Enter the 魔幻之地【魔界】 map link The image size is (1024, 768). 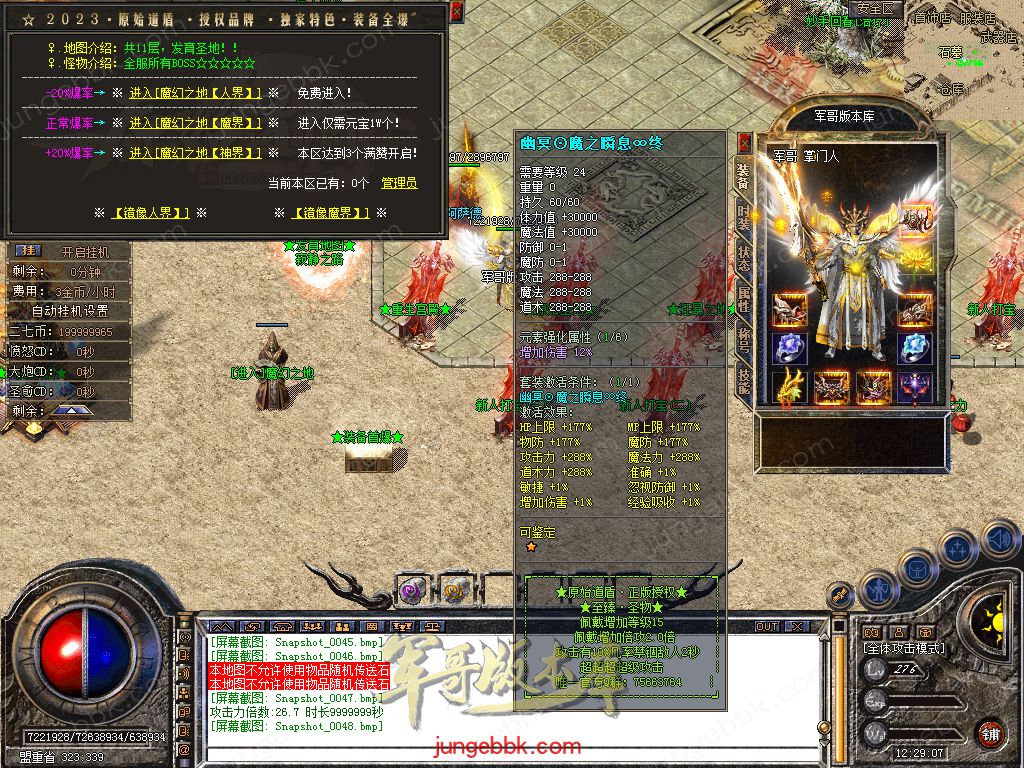pos(195,123)
